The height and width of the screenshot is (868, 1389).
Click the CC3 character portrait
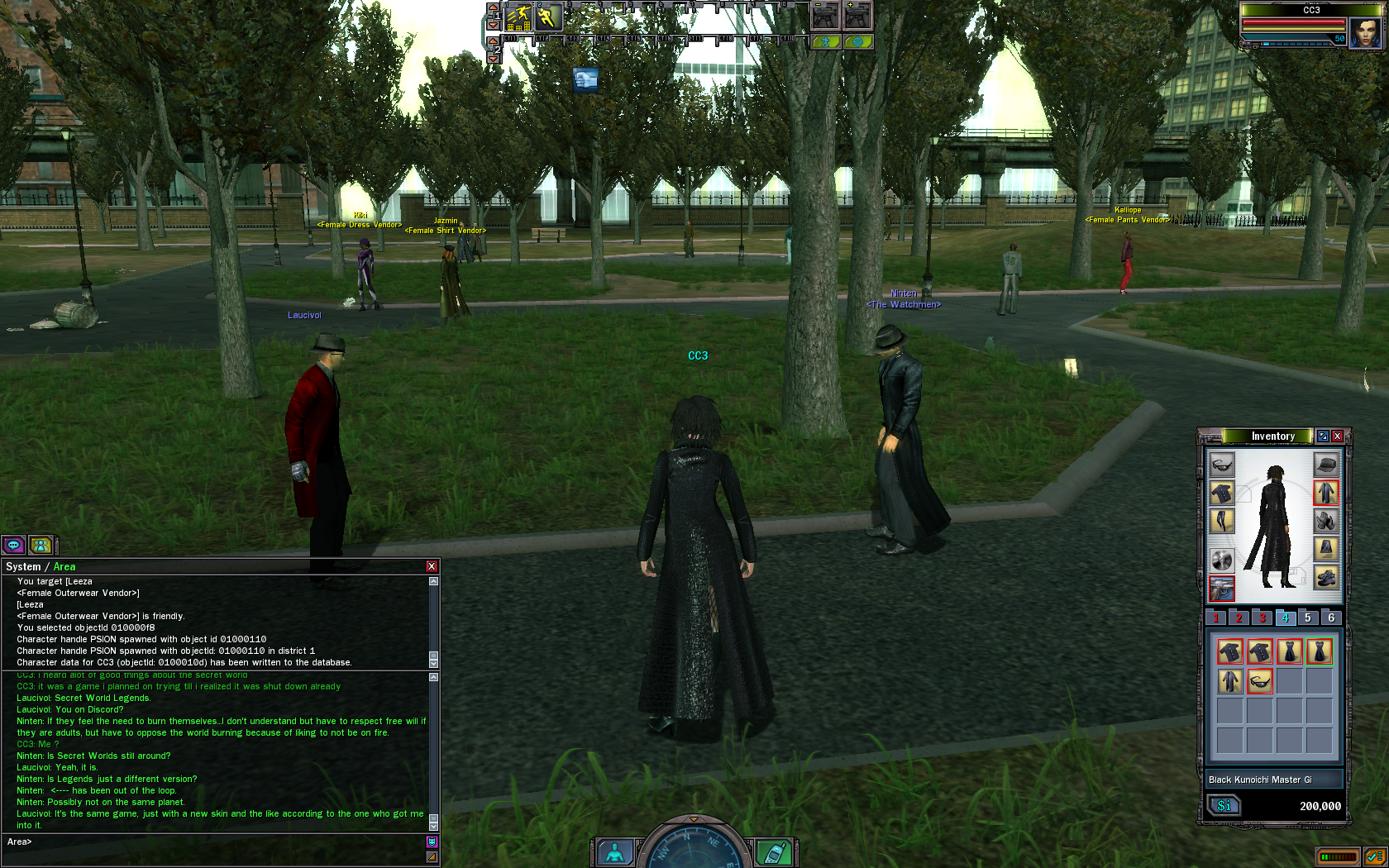point(1364,33)
